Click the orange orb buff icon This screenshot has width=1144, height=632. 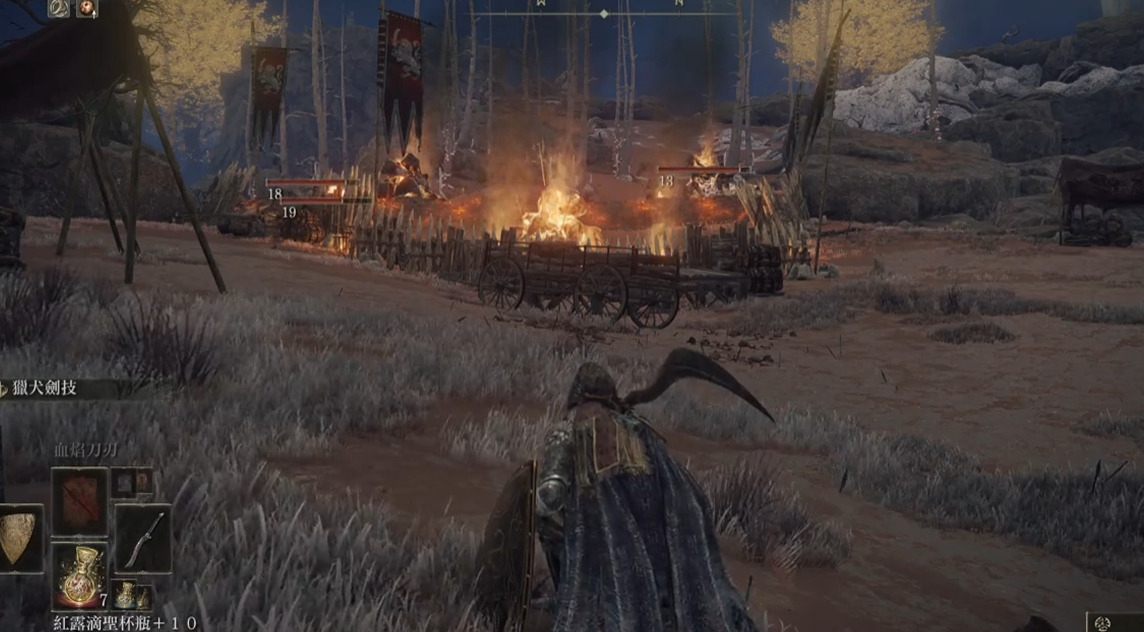pos(87,8)
